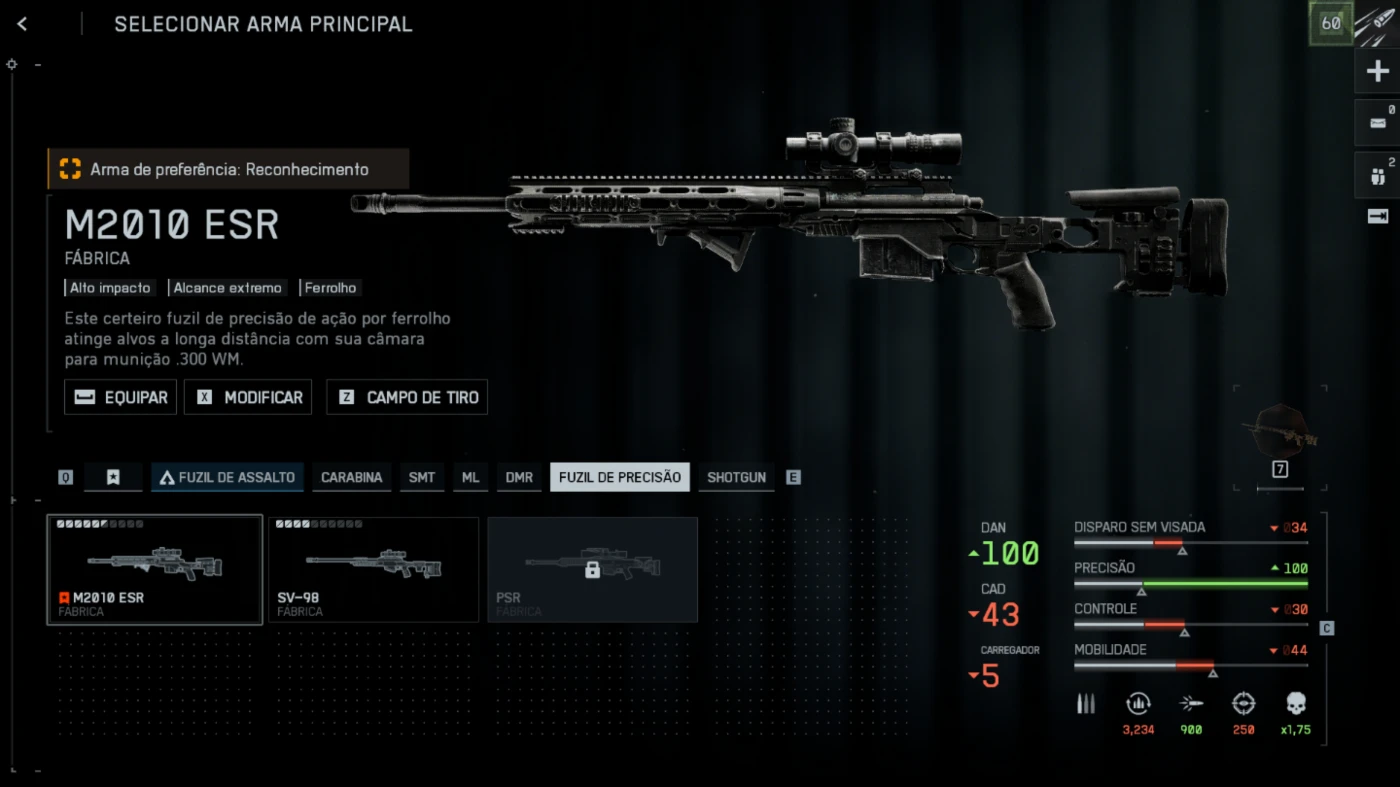Image resolution: width=1400 pixels, height=787 pixels.
Task: Open the MODIFICAR weapon customization
Action: 248,397
